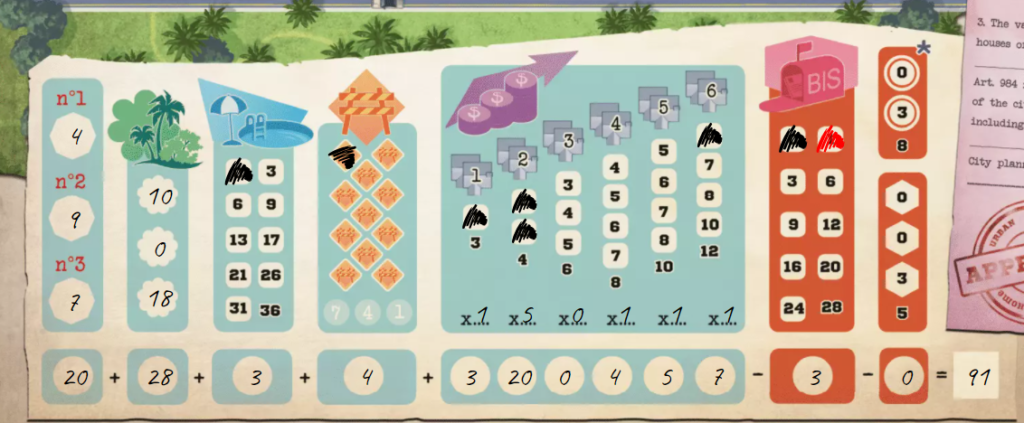Screen dimensions: 1024x423
Task: Select the red scribbled BIS box
Action: [829, 139]
